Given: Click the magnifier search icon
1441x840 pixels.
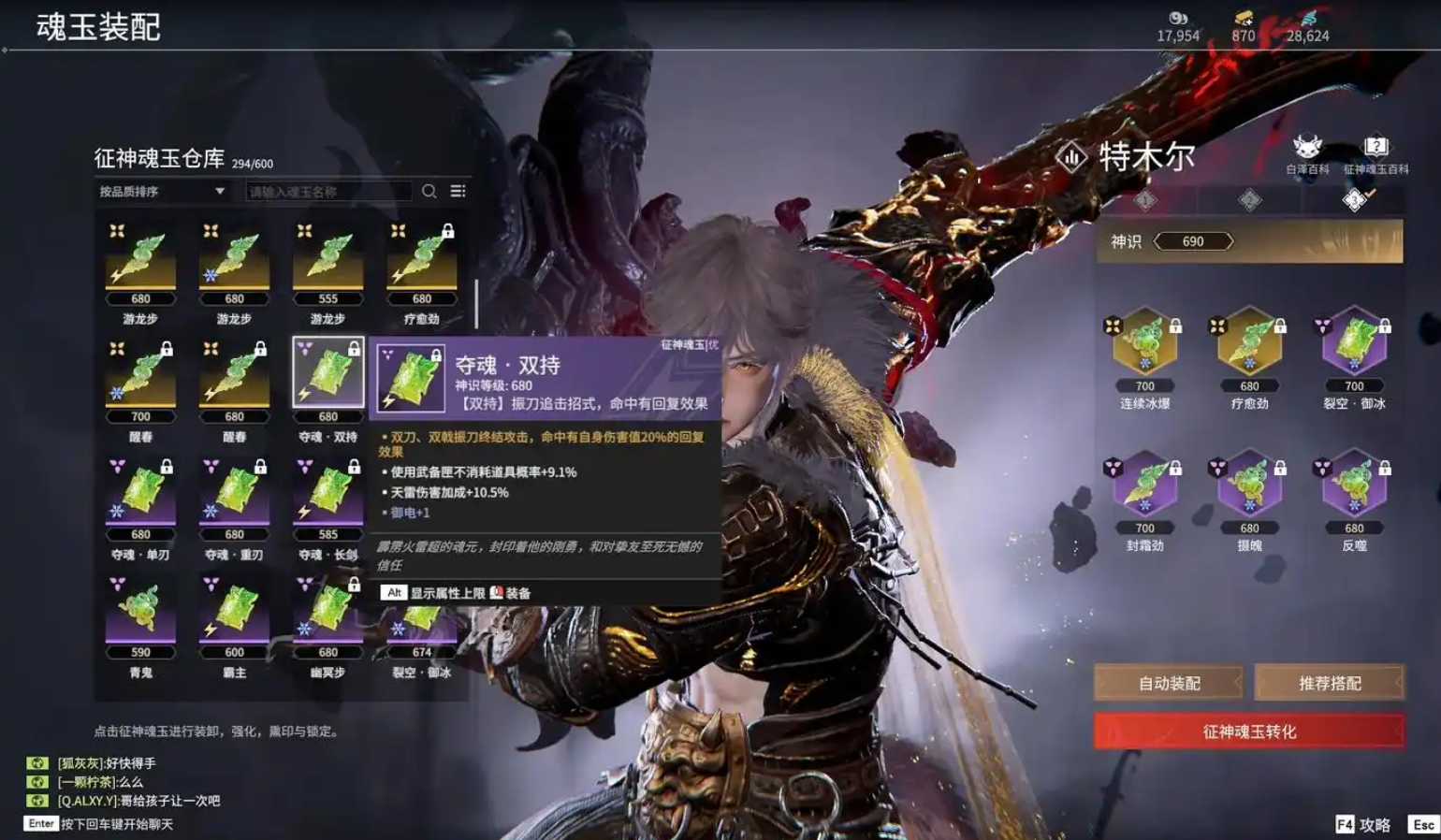Looking at the screenshot, I should coord(429,191).
